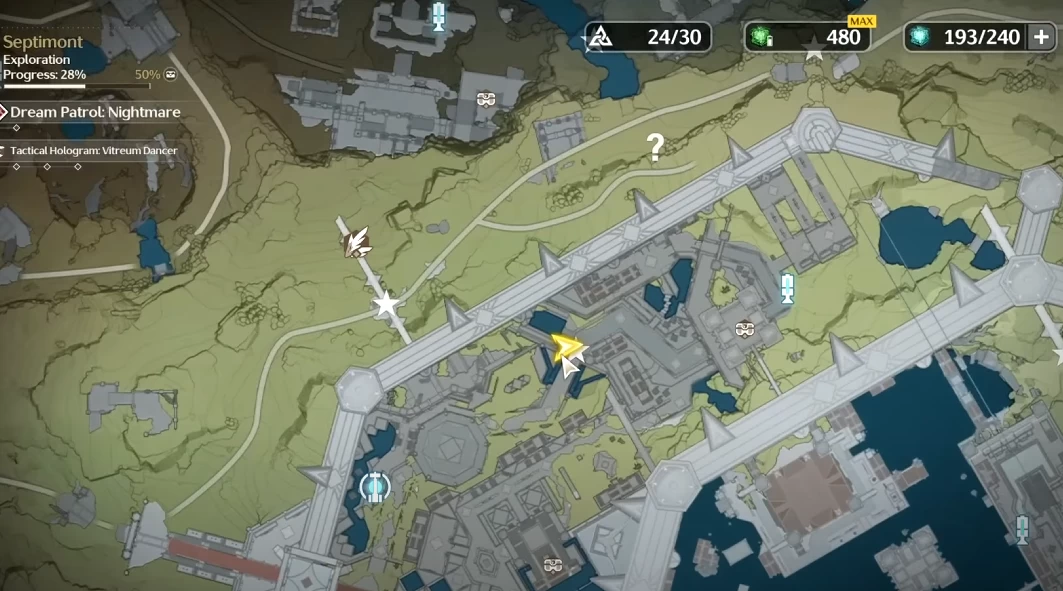Open the Septimont exploration reward chest icon
The width and height of the screenshot is (1063, 591).
click(x=171, y=75)
